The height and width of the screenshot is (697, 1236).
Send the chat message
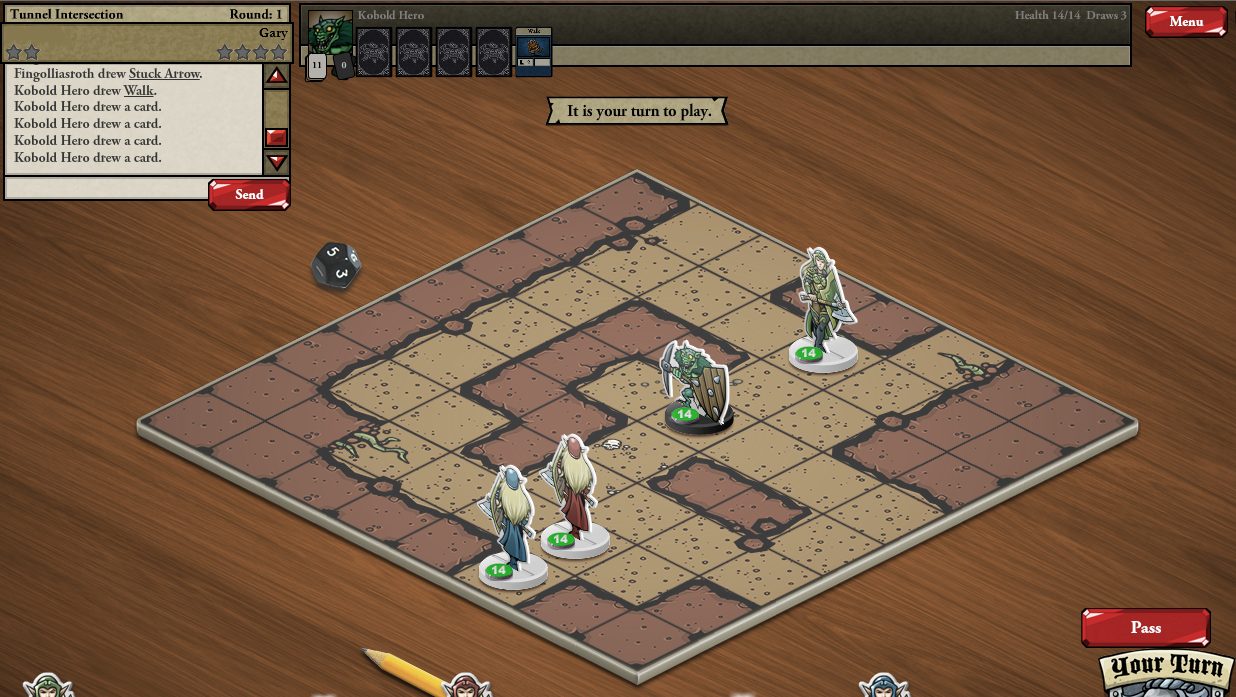[x=249, y=194]
